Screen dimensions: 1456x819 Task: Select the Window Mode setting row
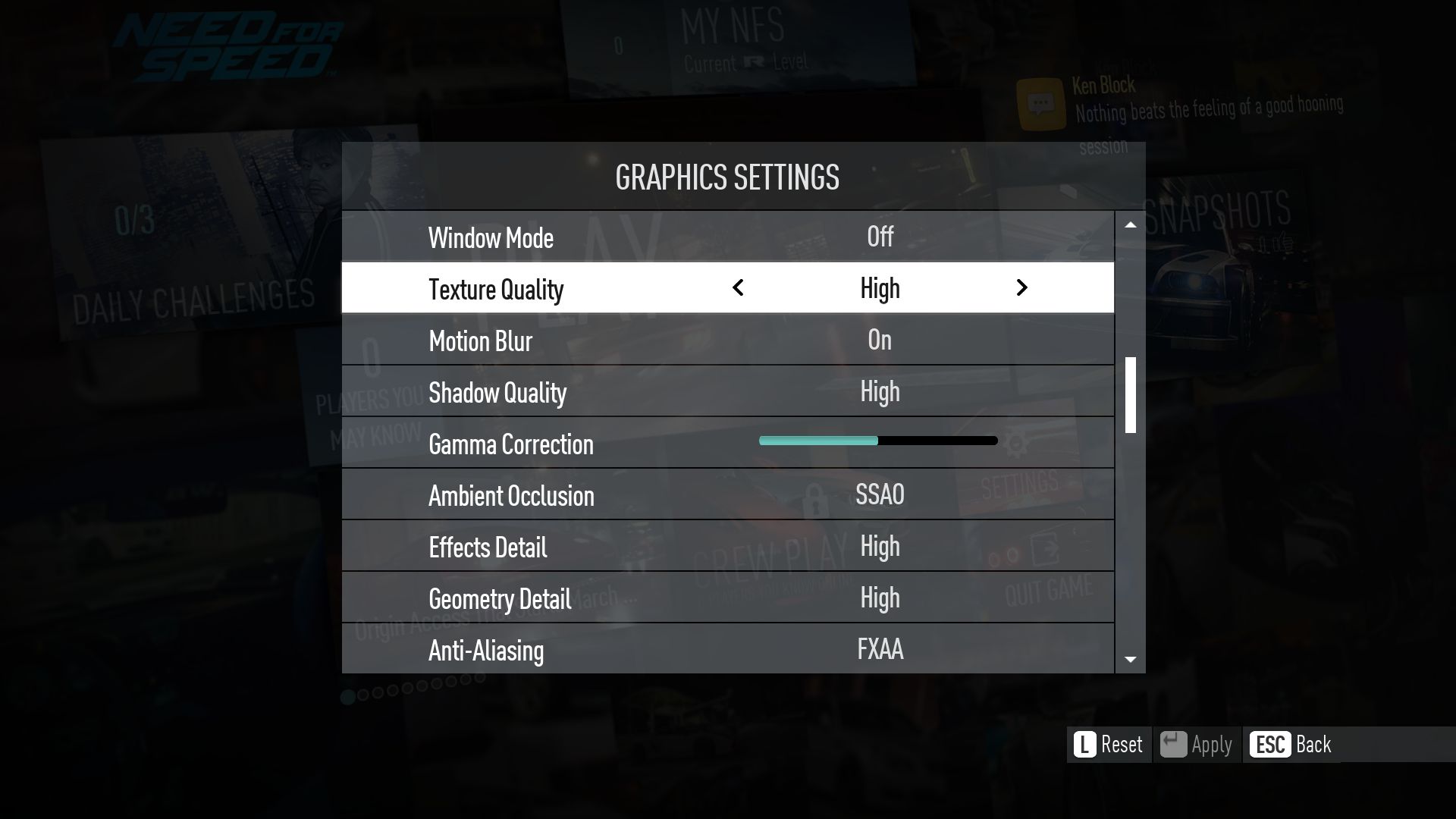coord(727,237)
